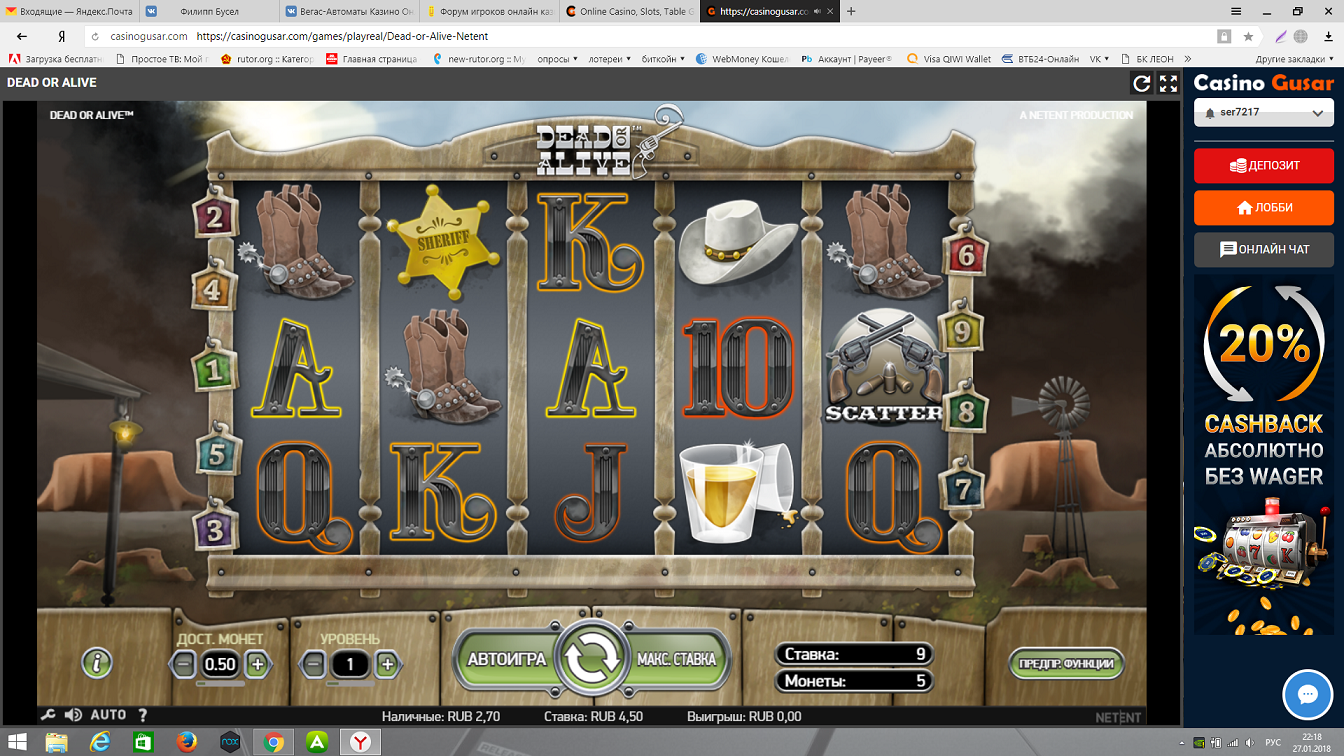Image resolution: width=1344 pixels, height=756 pixels.
Task: Set max bet with МАКС. СТАВКА
Action: 677,659
